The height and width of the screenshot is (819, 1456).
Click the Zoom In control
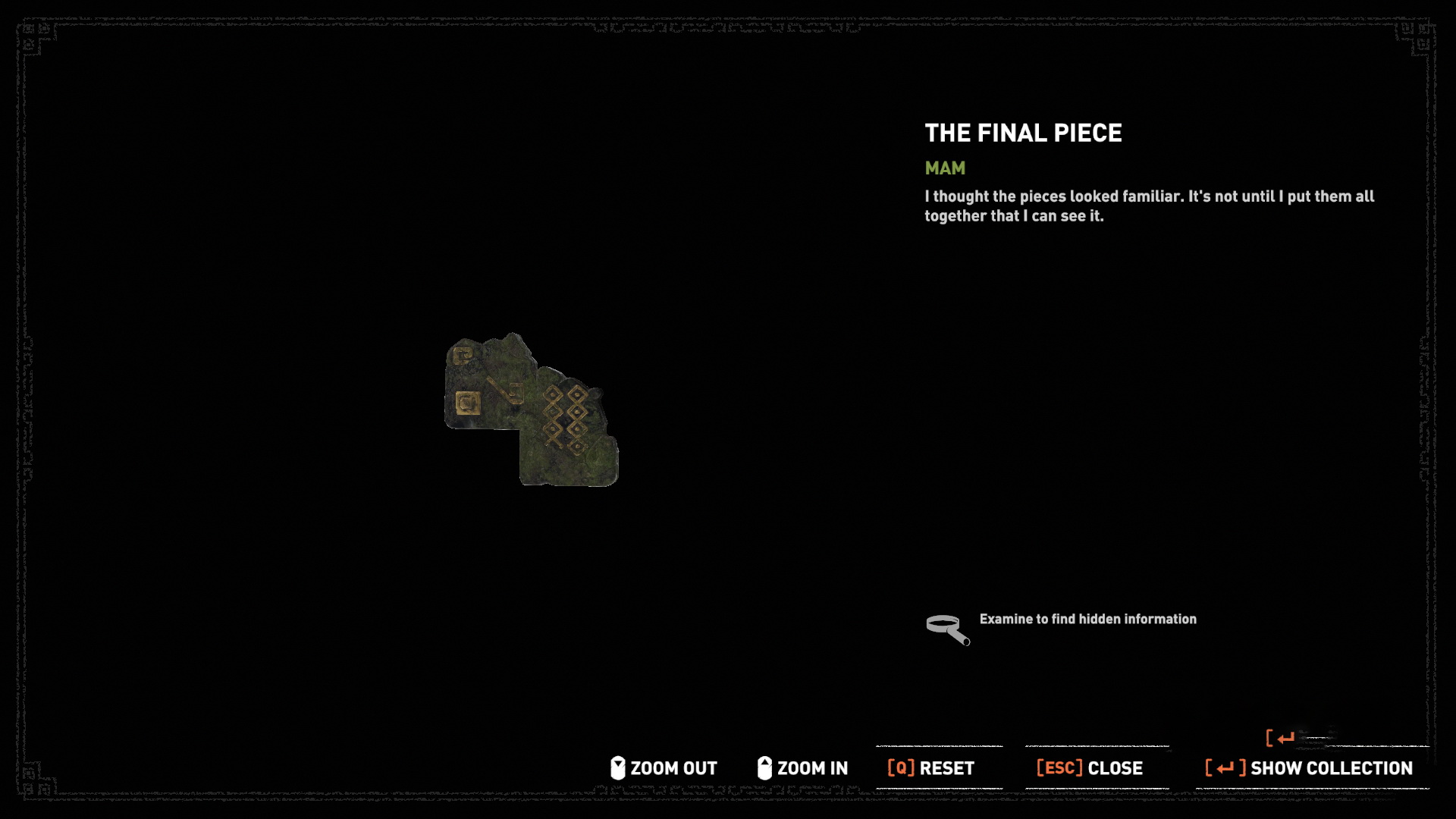[x=802, y=768]
